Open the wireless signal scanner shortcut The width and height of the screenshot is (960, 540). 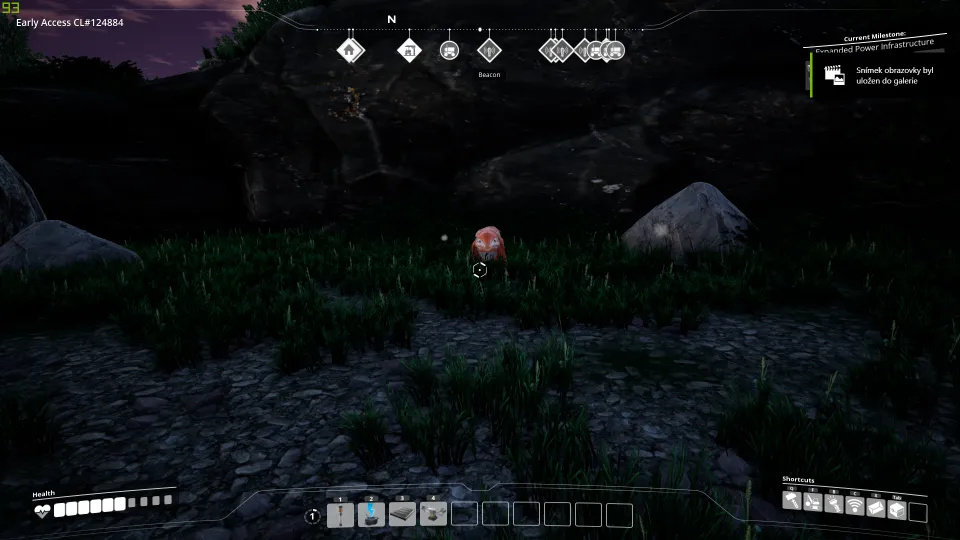tap(854, 505)
